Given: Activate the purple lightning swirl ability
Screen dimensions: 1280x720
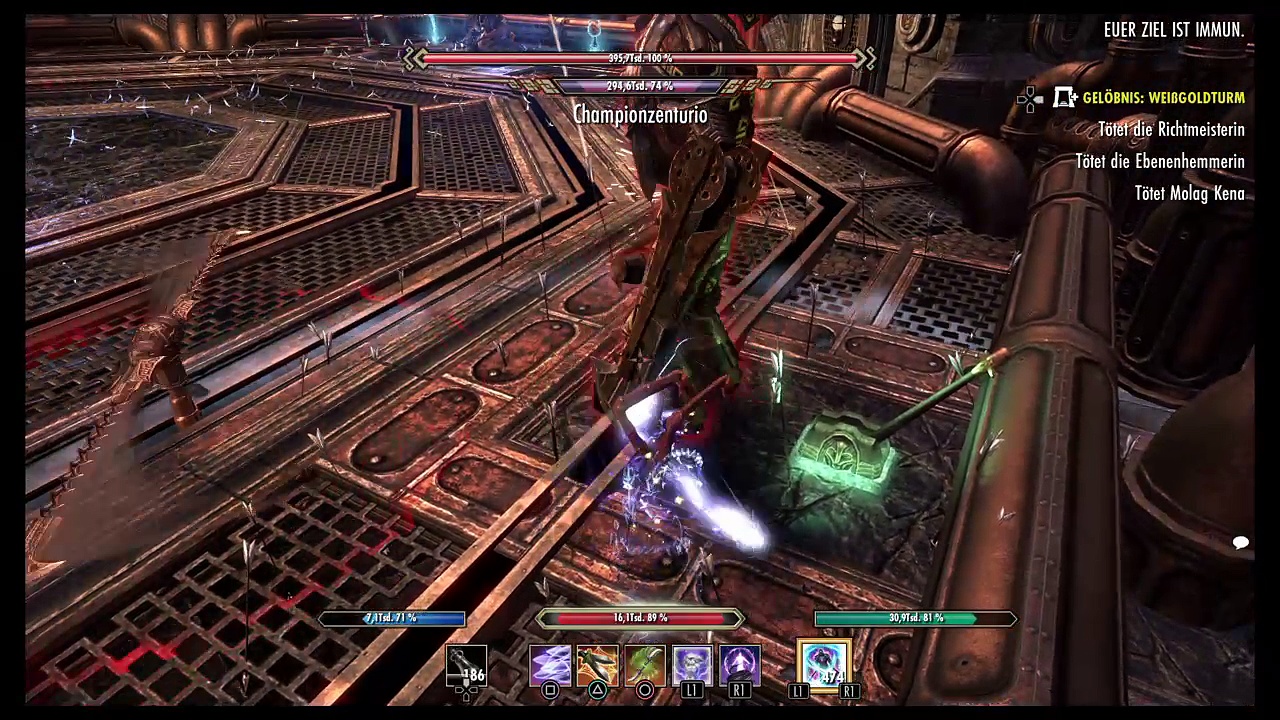Looking at the screenshot, I should pyautogui.click(x=550, y=665).
